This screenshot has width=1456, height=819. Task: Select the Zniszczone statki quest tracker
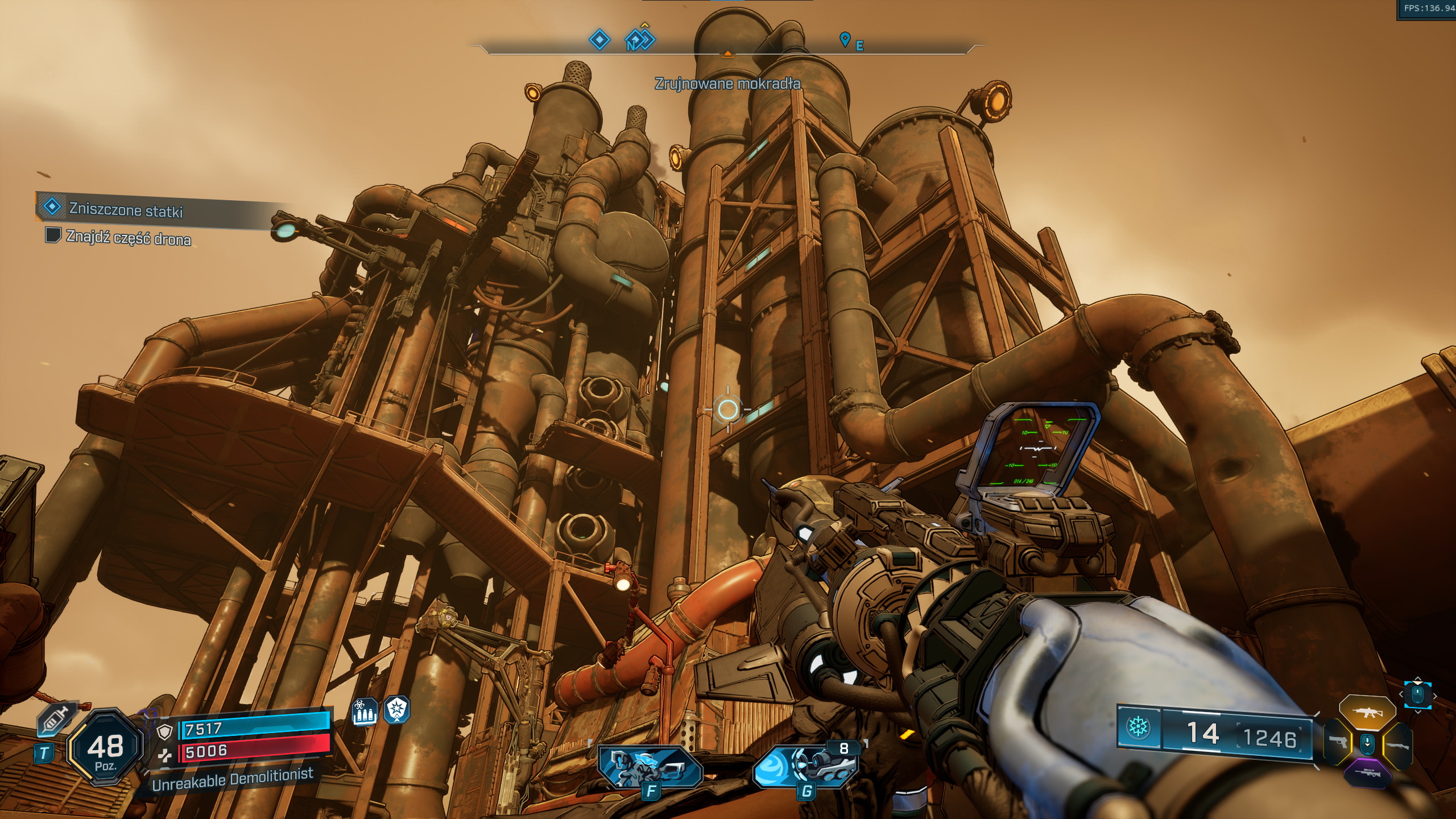125,210
